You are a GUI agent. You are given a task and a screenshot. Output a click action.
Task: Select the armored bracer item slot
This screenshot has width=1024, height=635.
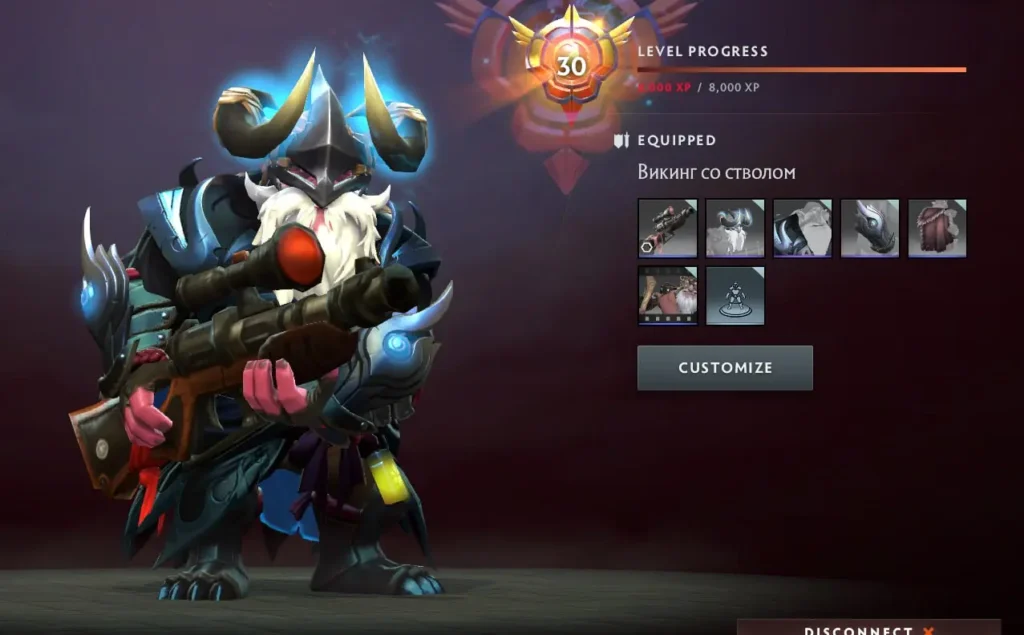pyautogui.click(x=870, y=229)
